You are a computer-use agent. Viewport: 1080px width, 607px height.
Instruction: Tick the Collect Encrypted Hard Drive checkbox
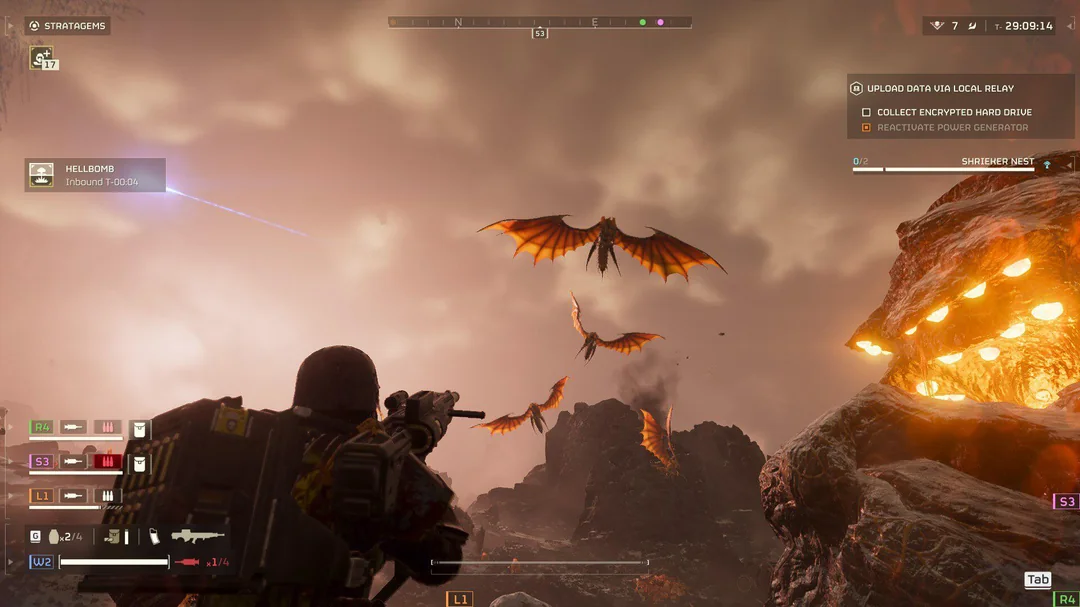tap(866, 112)
